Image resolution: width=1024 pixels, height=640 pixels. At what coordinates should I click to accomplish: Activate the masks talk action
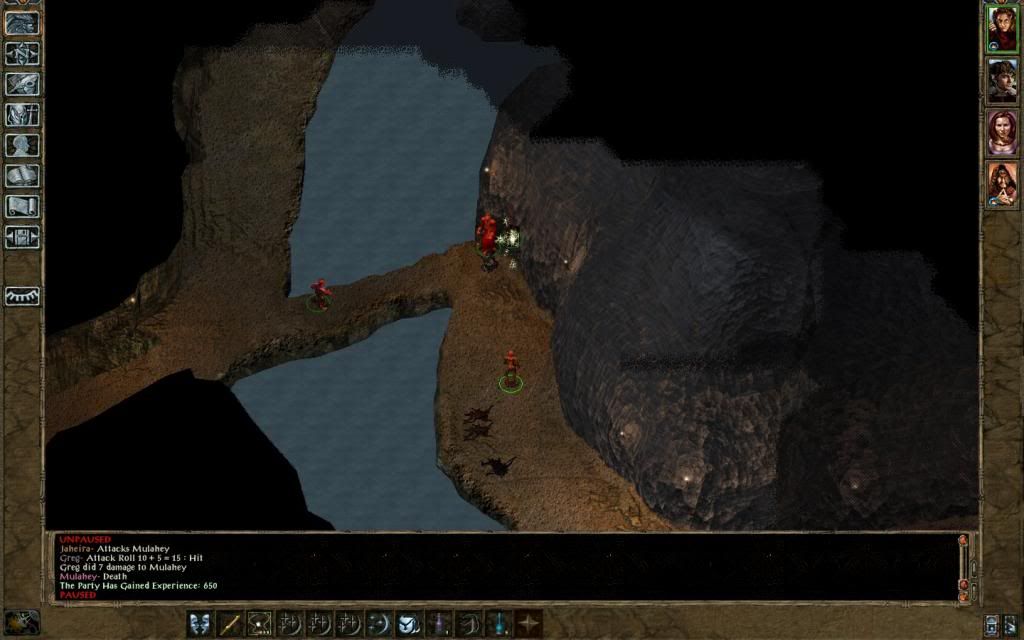coord(200,624)
